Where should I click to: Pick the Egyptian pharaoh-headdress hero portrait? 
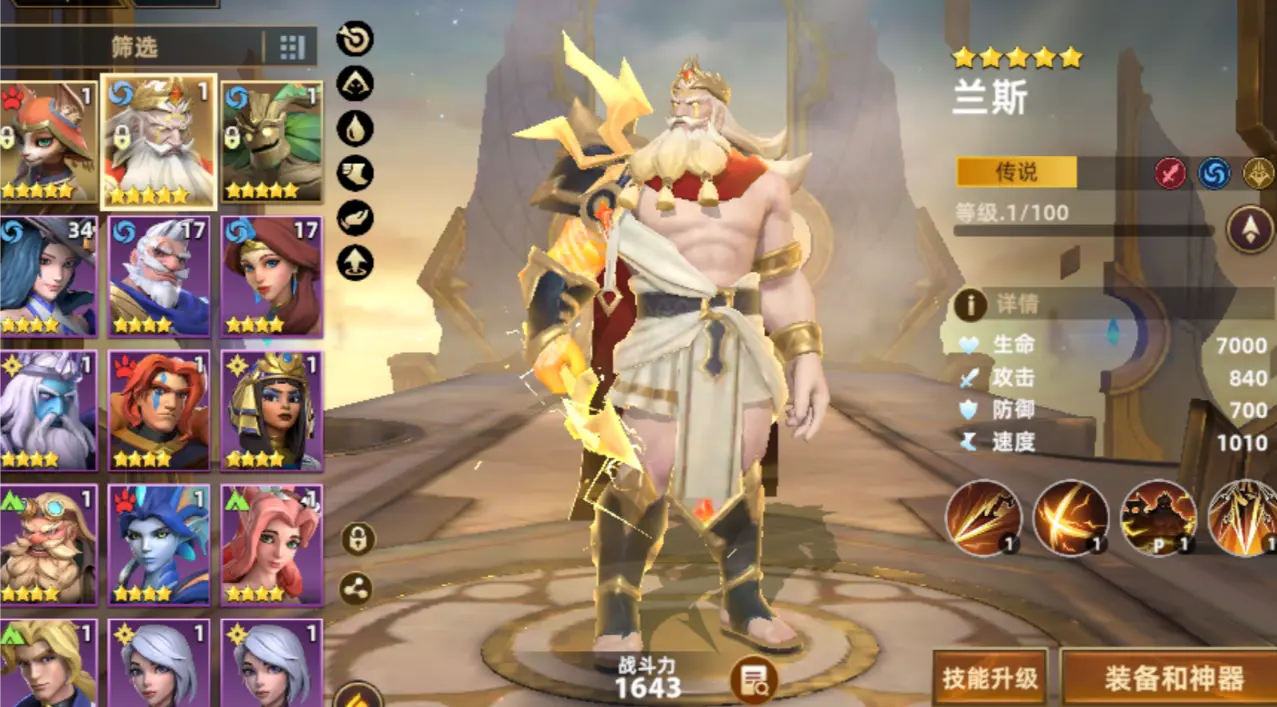271,410
